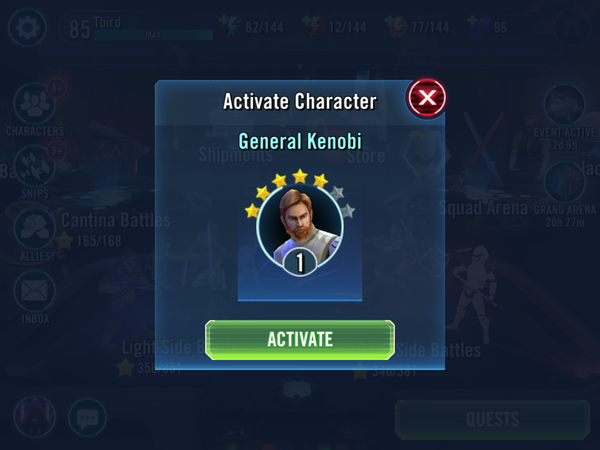Activate General Kenobi with the green button
The image size is (600, 450).
(x=299, y=339)
